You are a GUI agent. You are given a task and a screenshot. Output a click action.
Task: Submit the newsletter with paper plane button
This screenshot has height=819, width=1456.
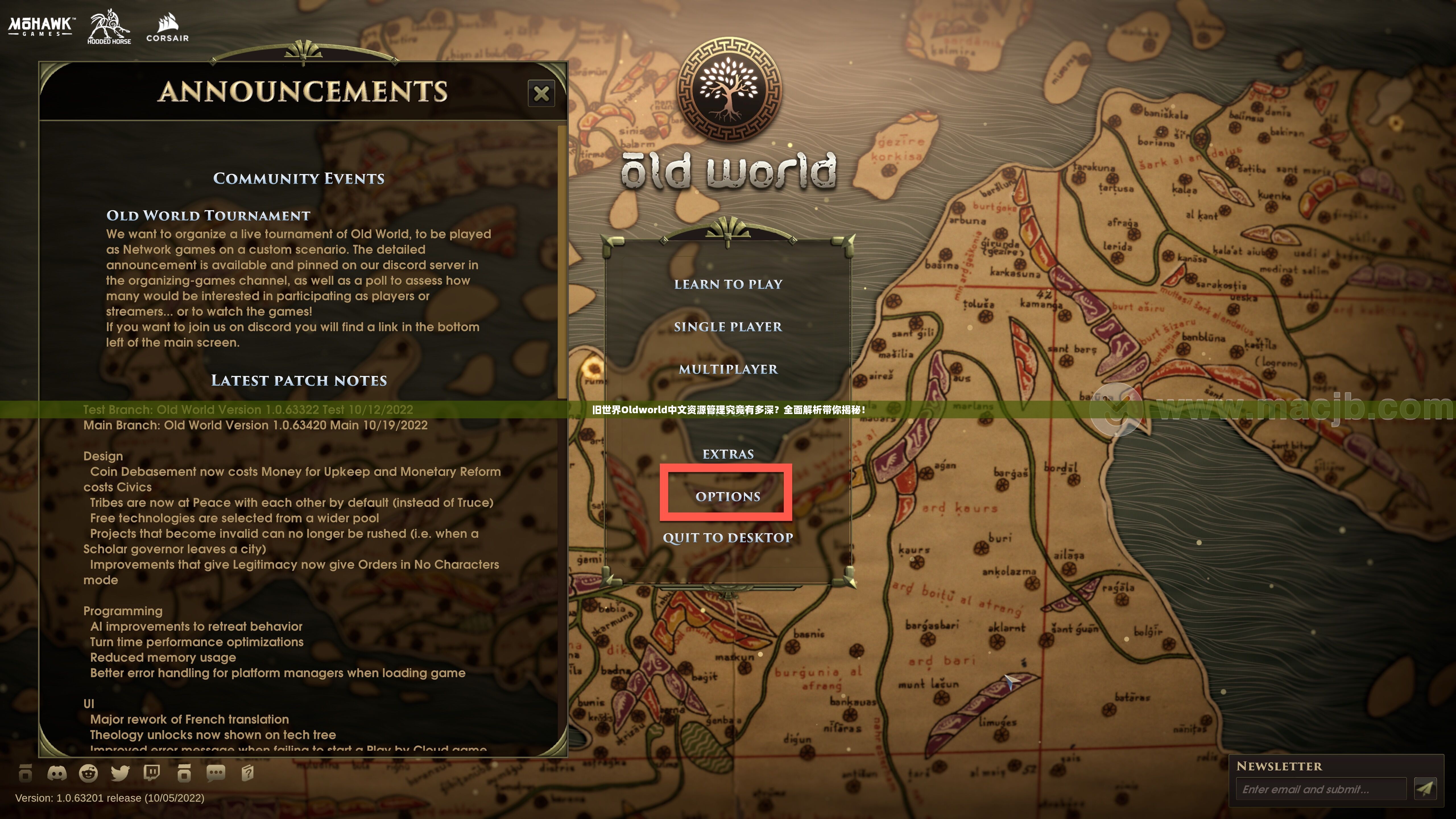pos(1425,789)
